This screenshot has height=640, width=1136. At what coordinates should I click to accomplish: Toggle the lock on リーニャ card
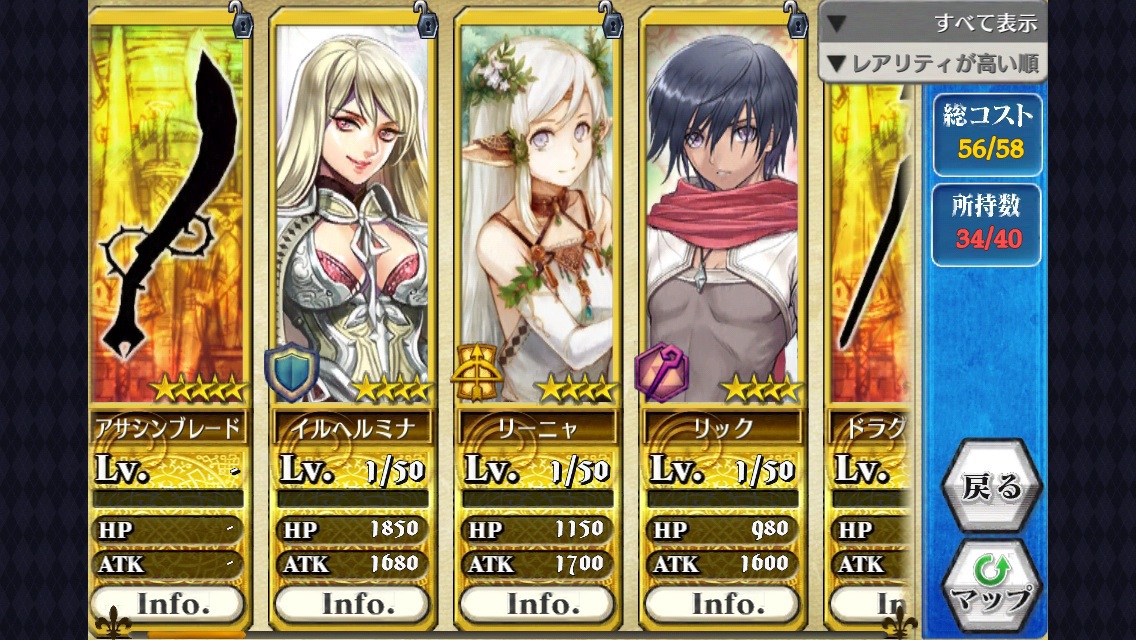click(x=610, y=21)
